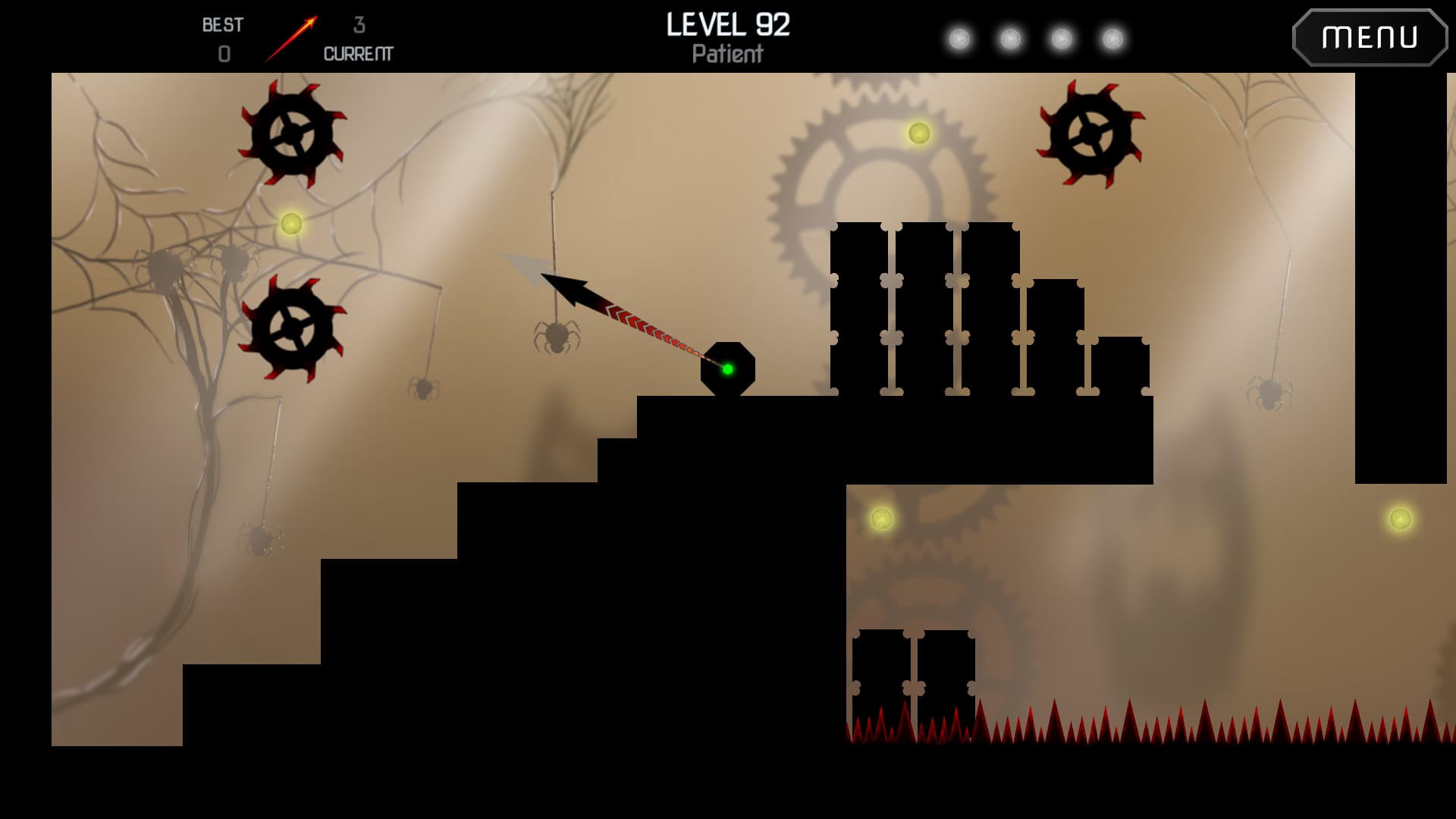Open the MENU button
This screenshot has width=1456, height=819.
[x=1370, y=37]
